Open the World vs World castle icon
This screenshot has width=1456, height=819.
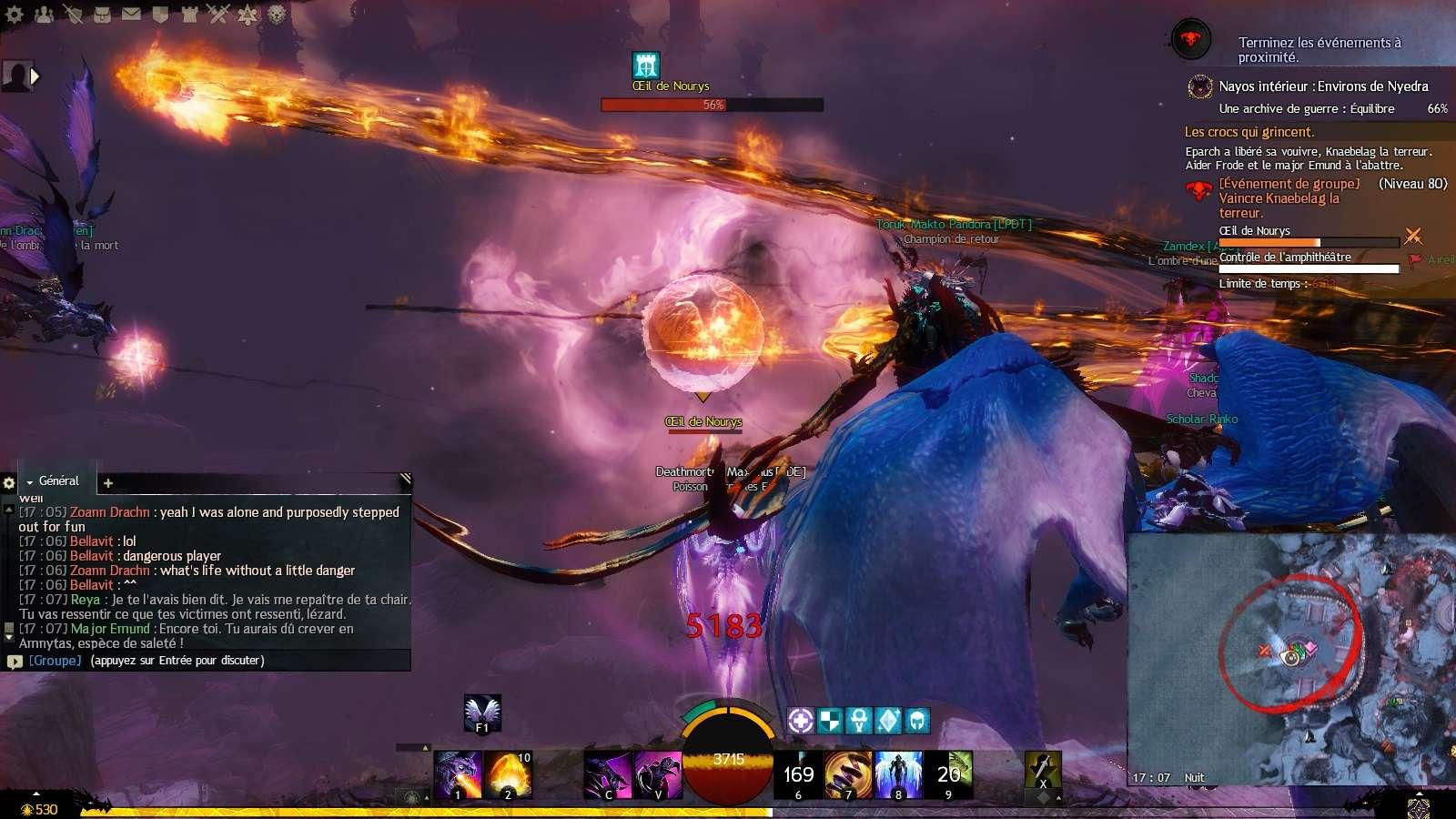click(x=189, y=15)
